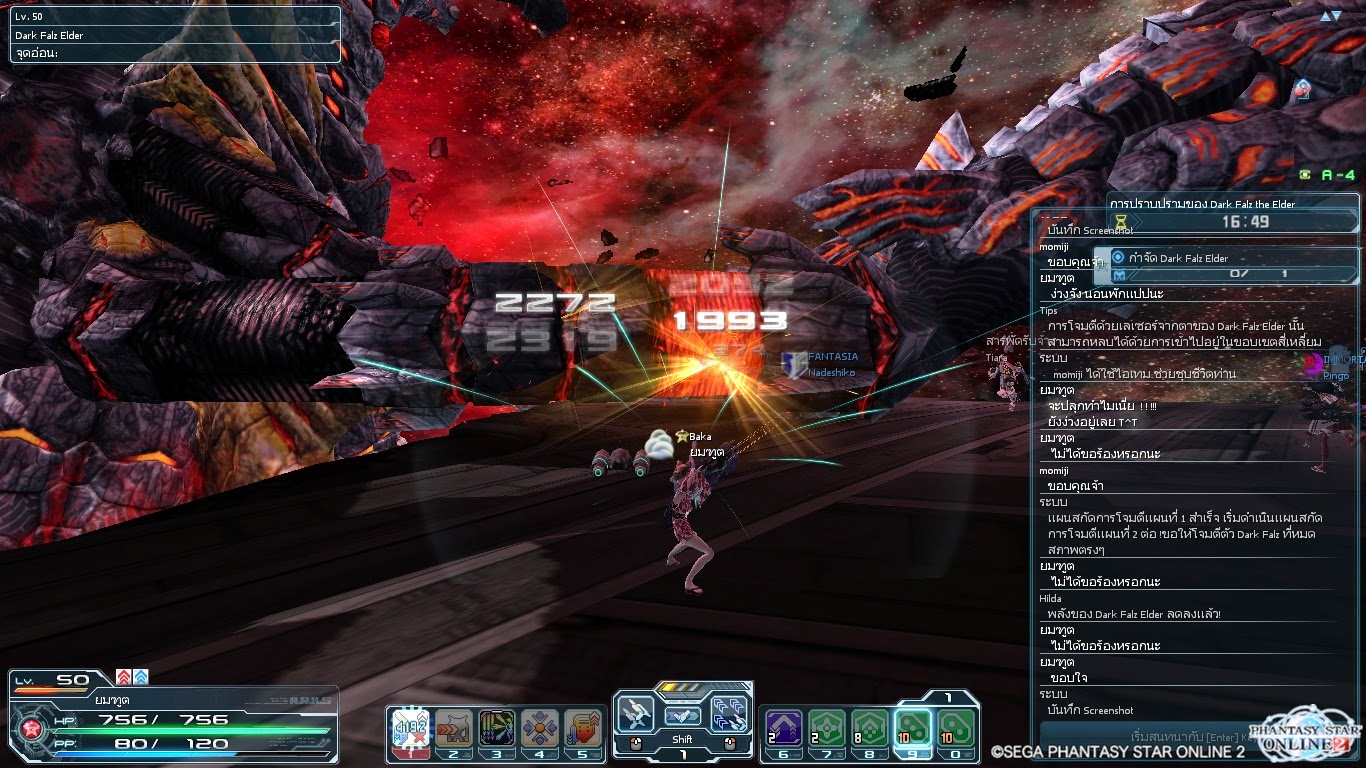
Task: Activate the technique icon in hotbar slot 3
Action: 497,728
